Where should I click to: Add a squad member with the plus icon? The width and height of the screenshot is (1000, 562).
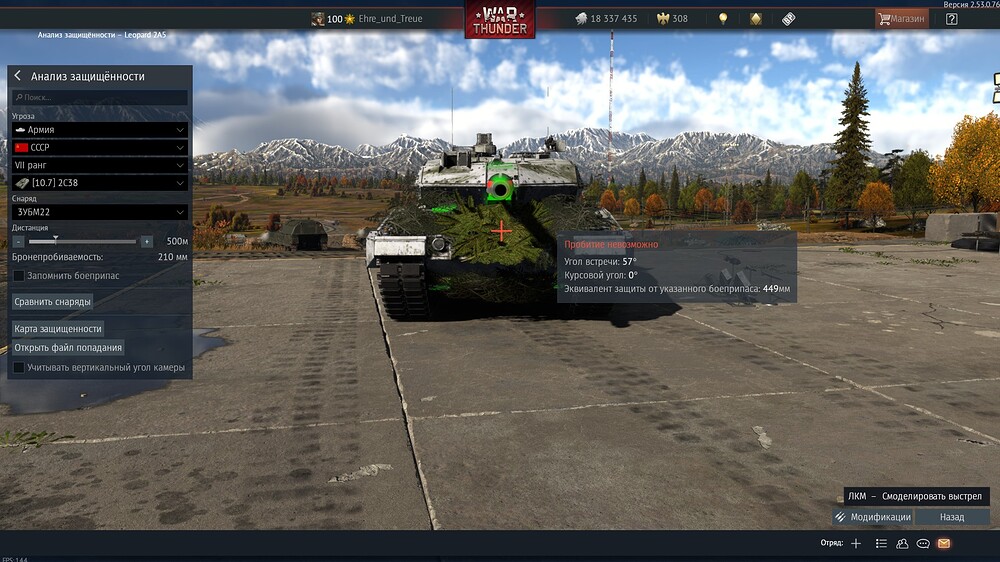(855, 543)
